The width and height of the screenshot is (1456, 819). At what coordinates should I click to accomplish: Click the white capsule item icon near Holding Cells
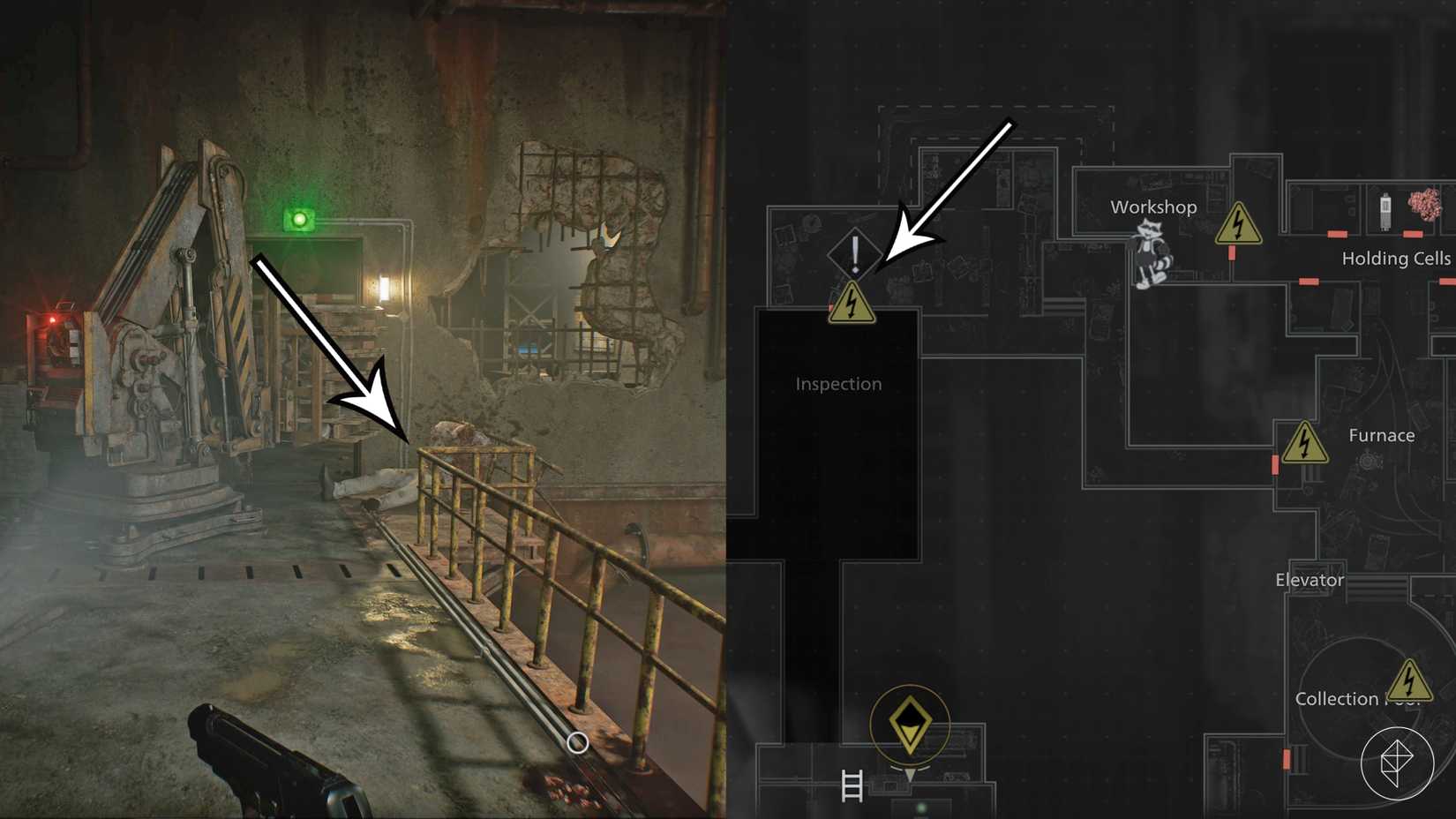pos(1386,210)
